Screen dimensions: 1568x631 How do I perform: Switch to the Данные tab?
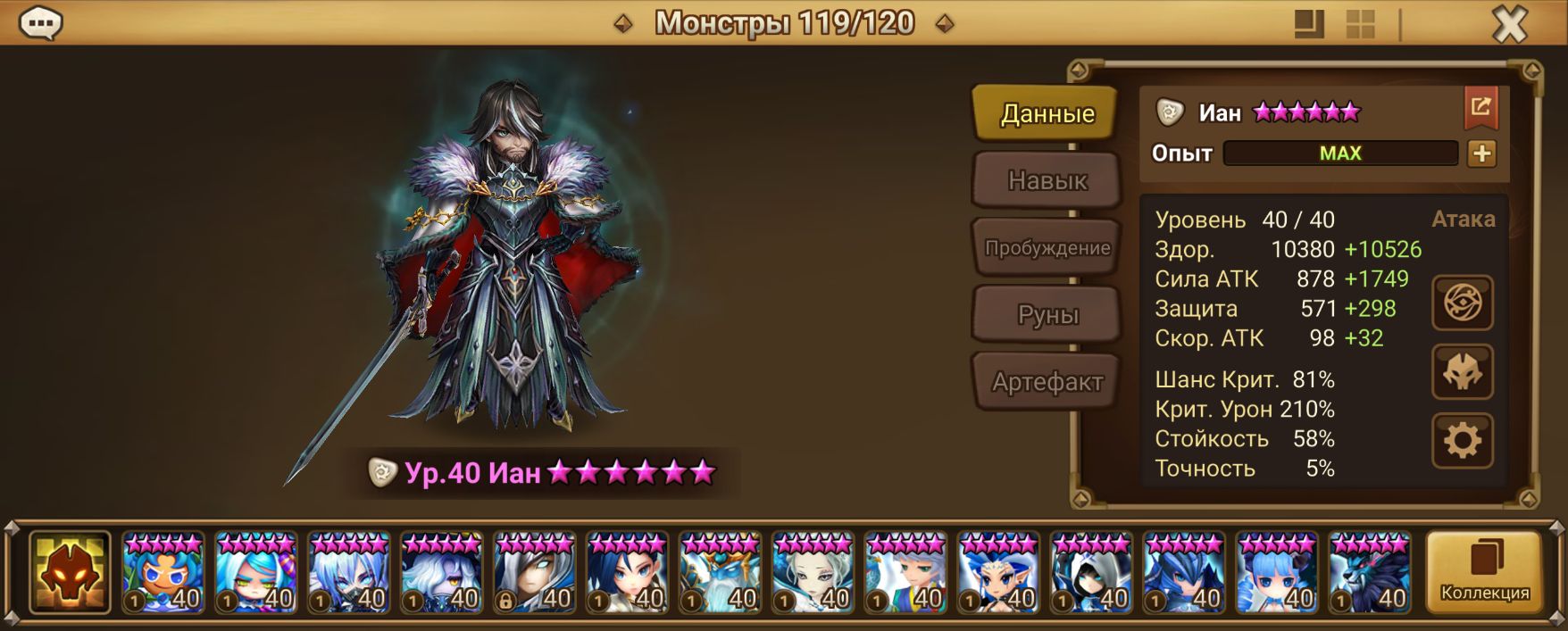point(1047,113)
